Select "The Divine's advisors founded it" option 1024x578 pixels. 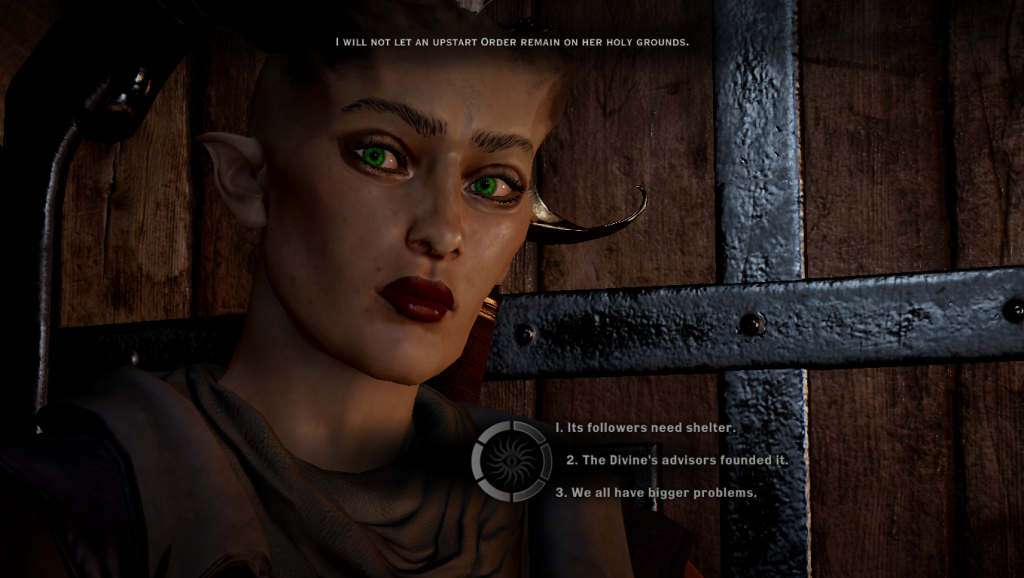point(677,460)
